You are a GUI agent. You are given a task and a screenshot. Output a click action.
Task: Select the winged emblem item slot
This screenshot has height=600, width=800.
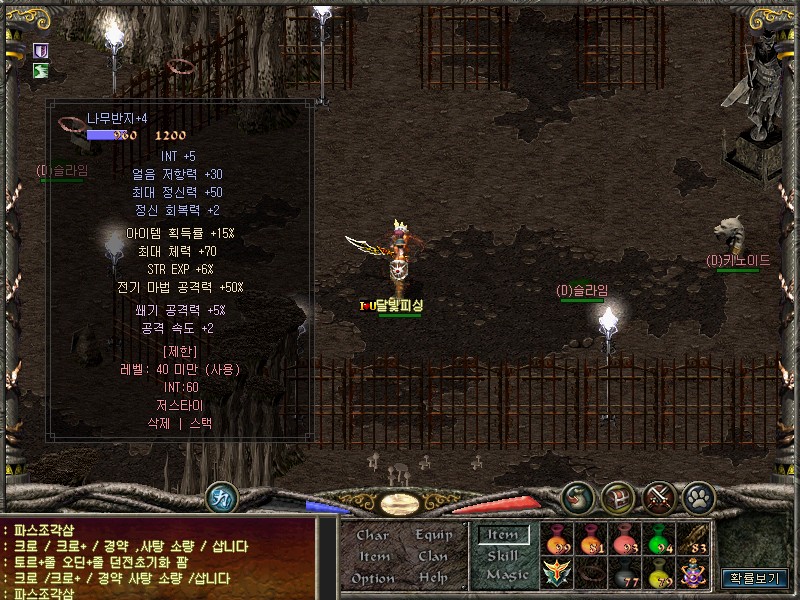(x=556, y=573)
